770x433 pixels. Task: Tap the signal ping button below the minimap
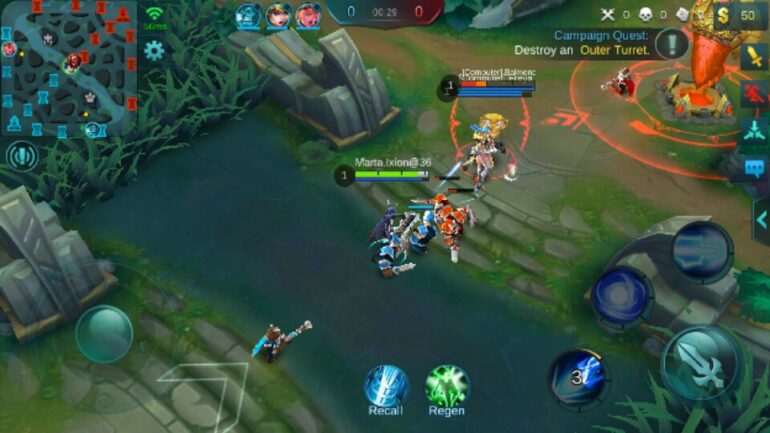(21, 156)
